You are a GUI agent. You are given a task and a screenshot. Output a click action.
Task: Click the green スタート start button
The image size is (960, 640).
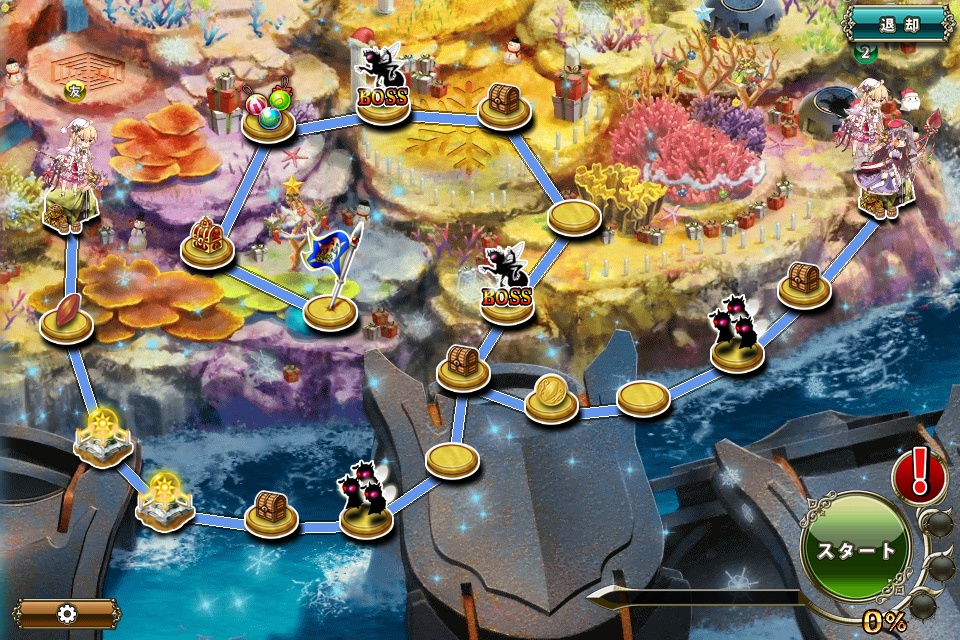click(856, 549)
